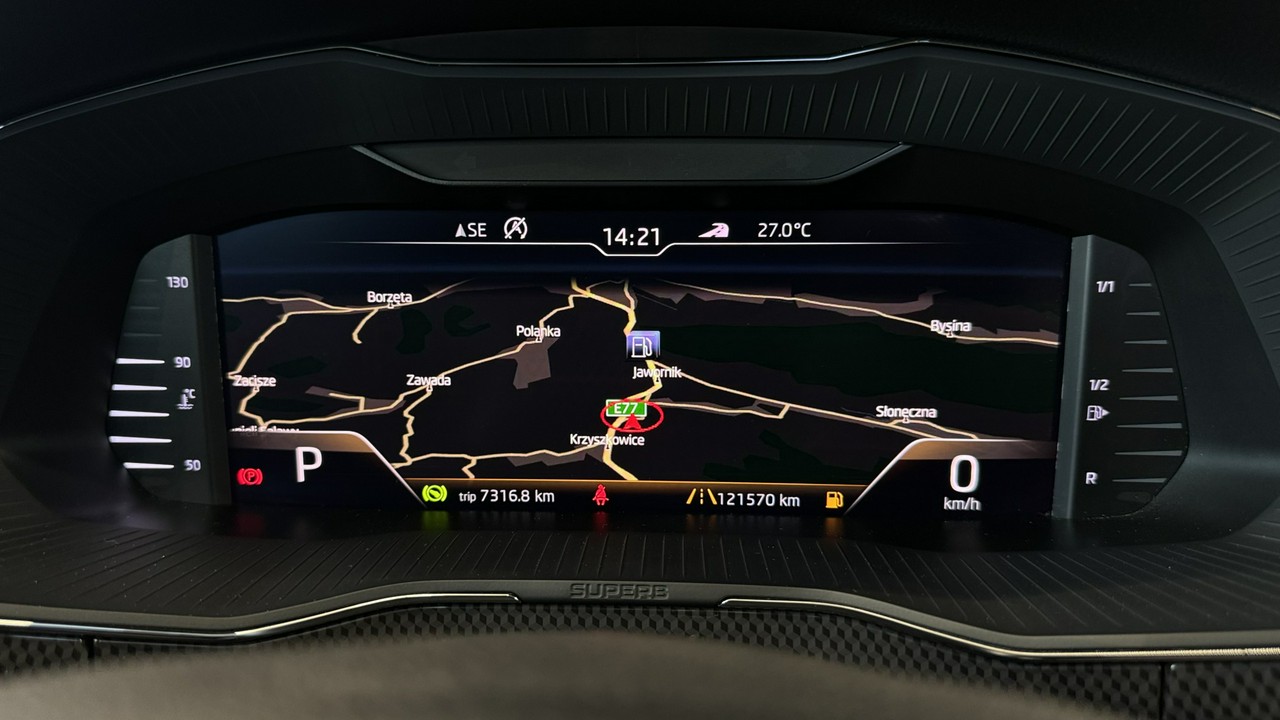
Task: Select the fuel station marker on the map
Action: pyautogui.click(x=643, y=346)
